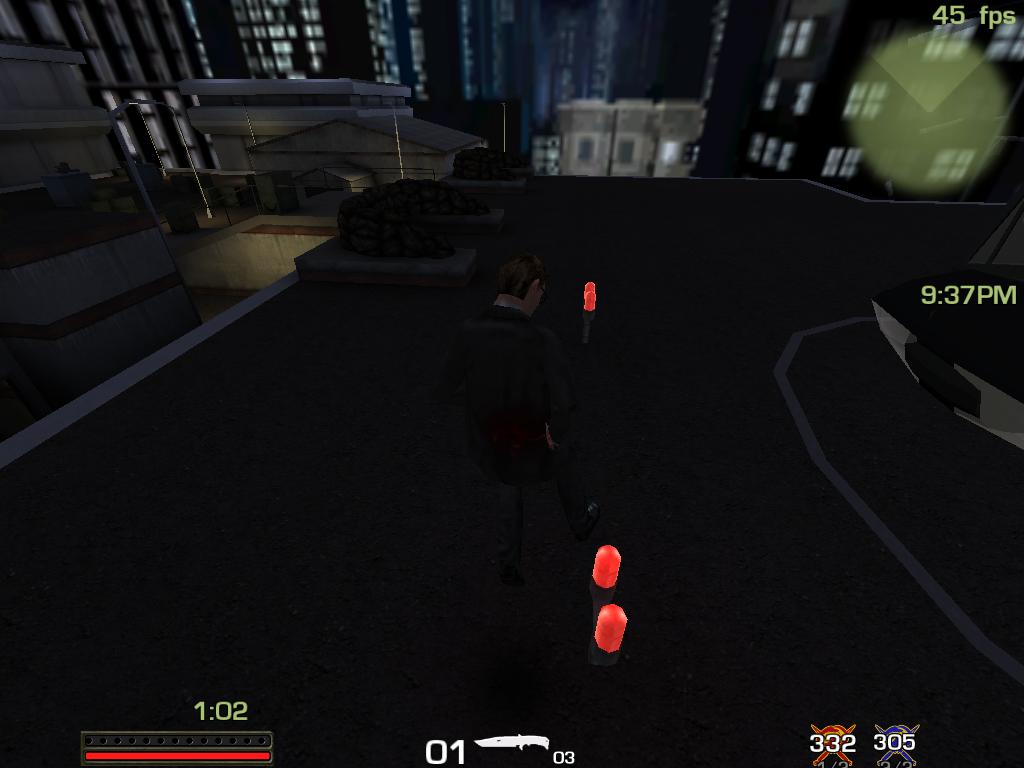
Task: Select the knife weapon icon
Action: [x=512, y=745]
